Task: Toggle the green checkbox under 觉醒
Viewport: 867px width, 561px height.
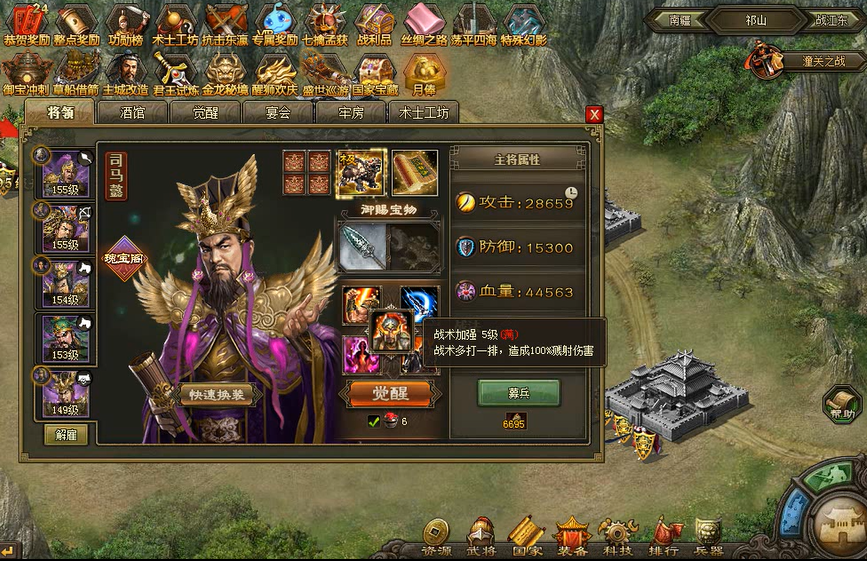Action: [x=374, y=422]
